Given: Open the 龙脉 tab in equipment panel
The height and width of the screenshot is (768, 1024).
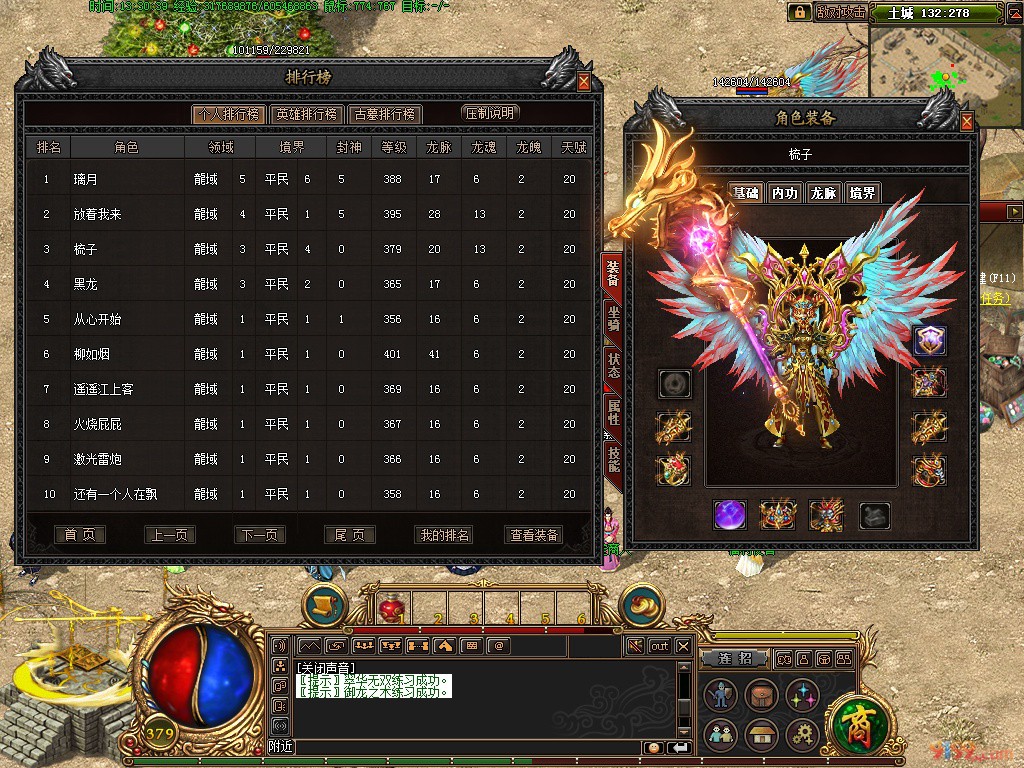Looking at the screenshot, I should point(823,193).
